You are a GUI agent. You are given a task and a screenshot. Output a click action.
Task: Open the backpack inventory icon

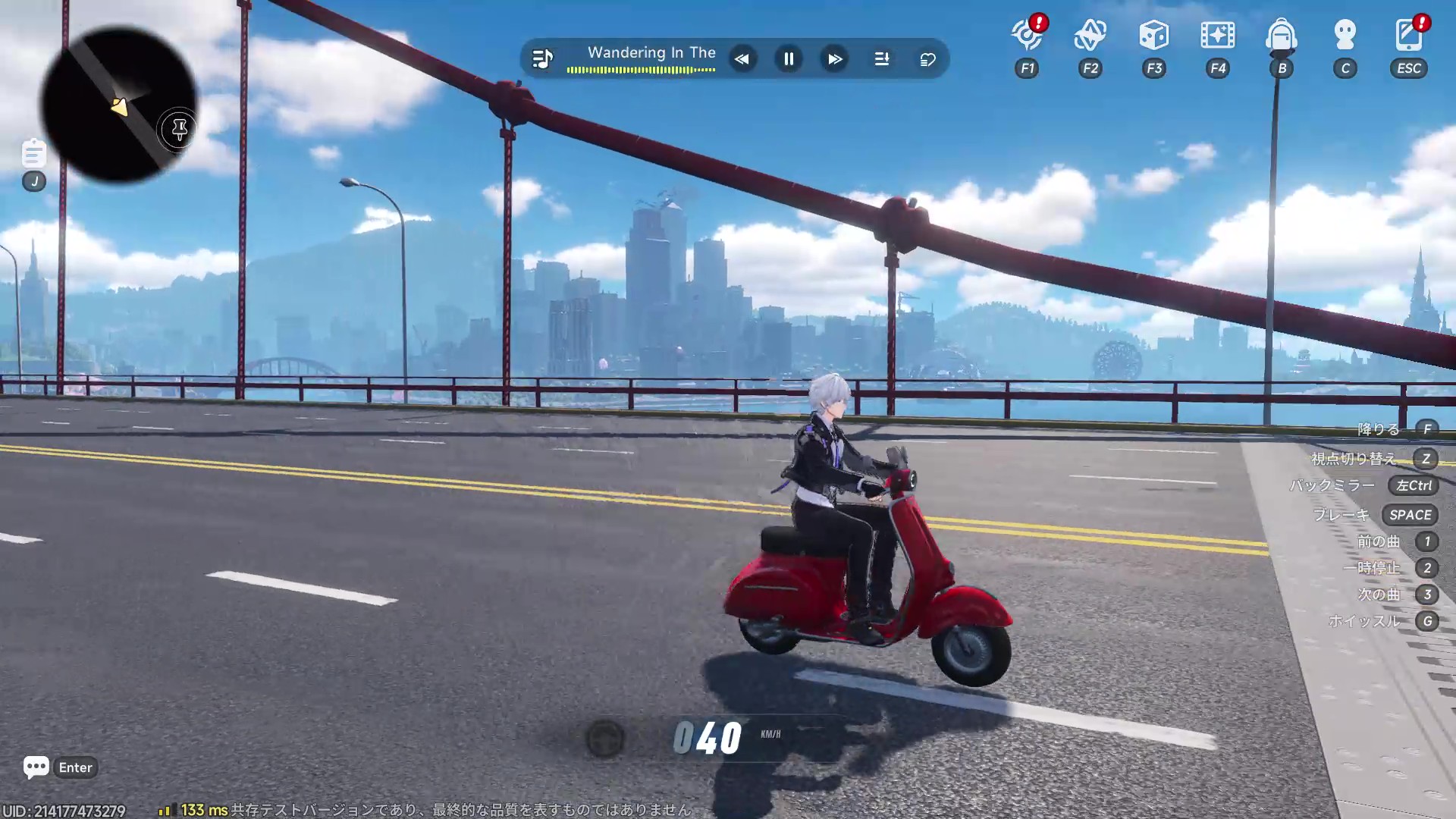[1281, 35]
